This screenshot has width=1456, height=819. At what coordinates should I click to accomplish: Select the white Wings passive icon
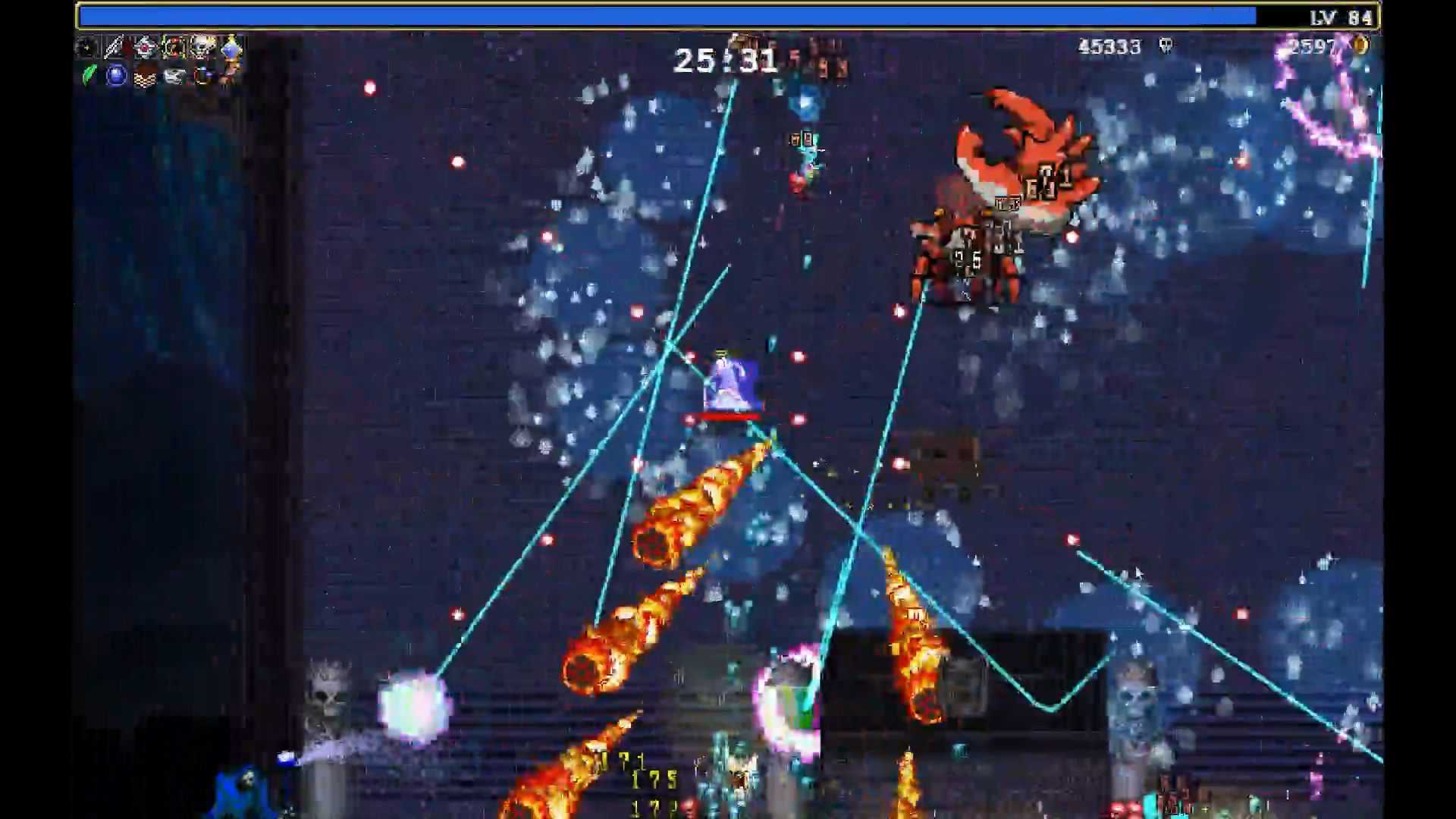[173, 77]
